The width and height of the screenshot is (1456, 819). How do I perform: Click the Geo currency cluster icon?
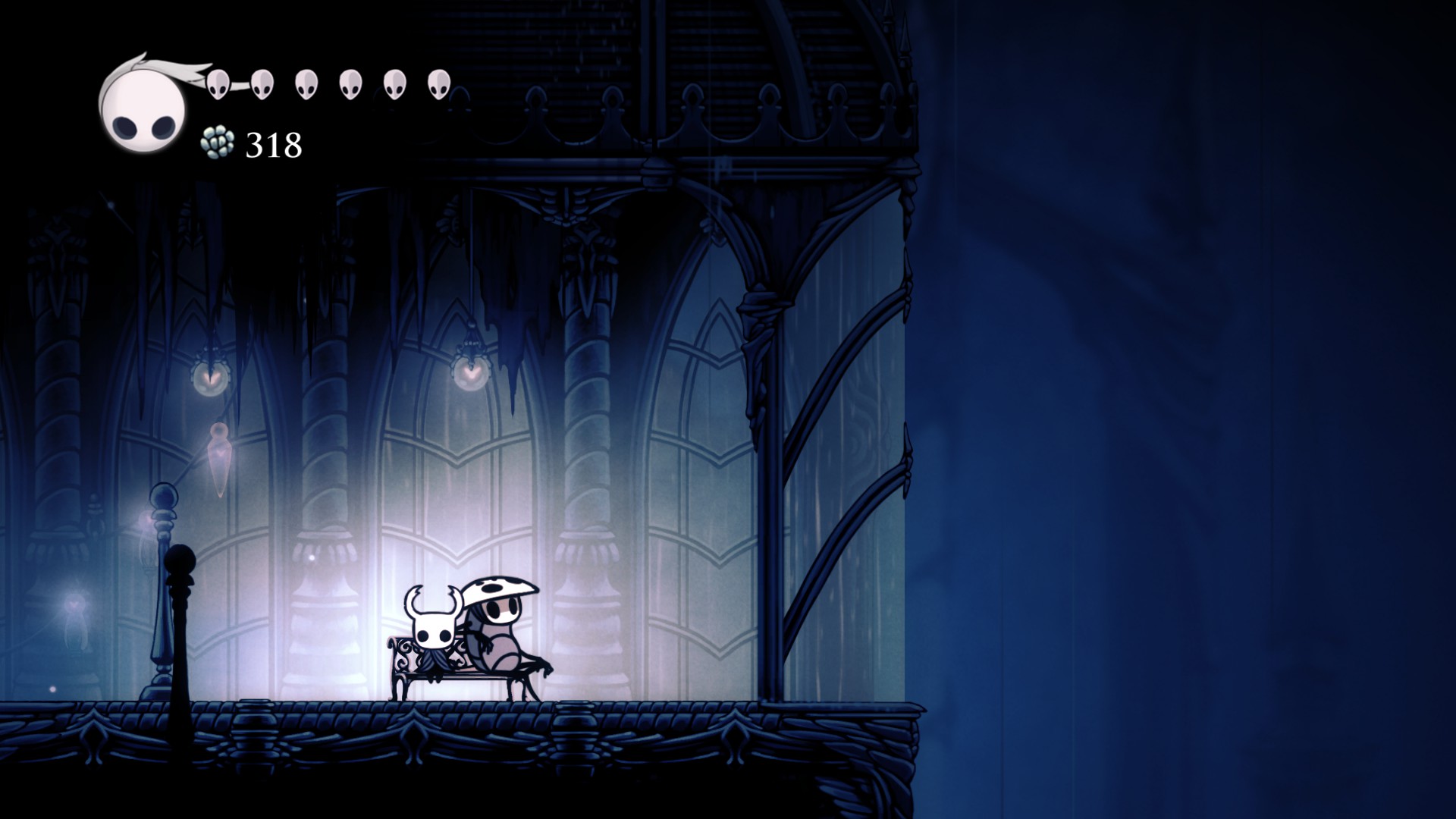point(218,143)
